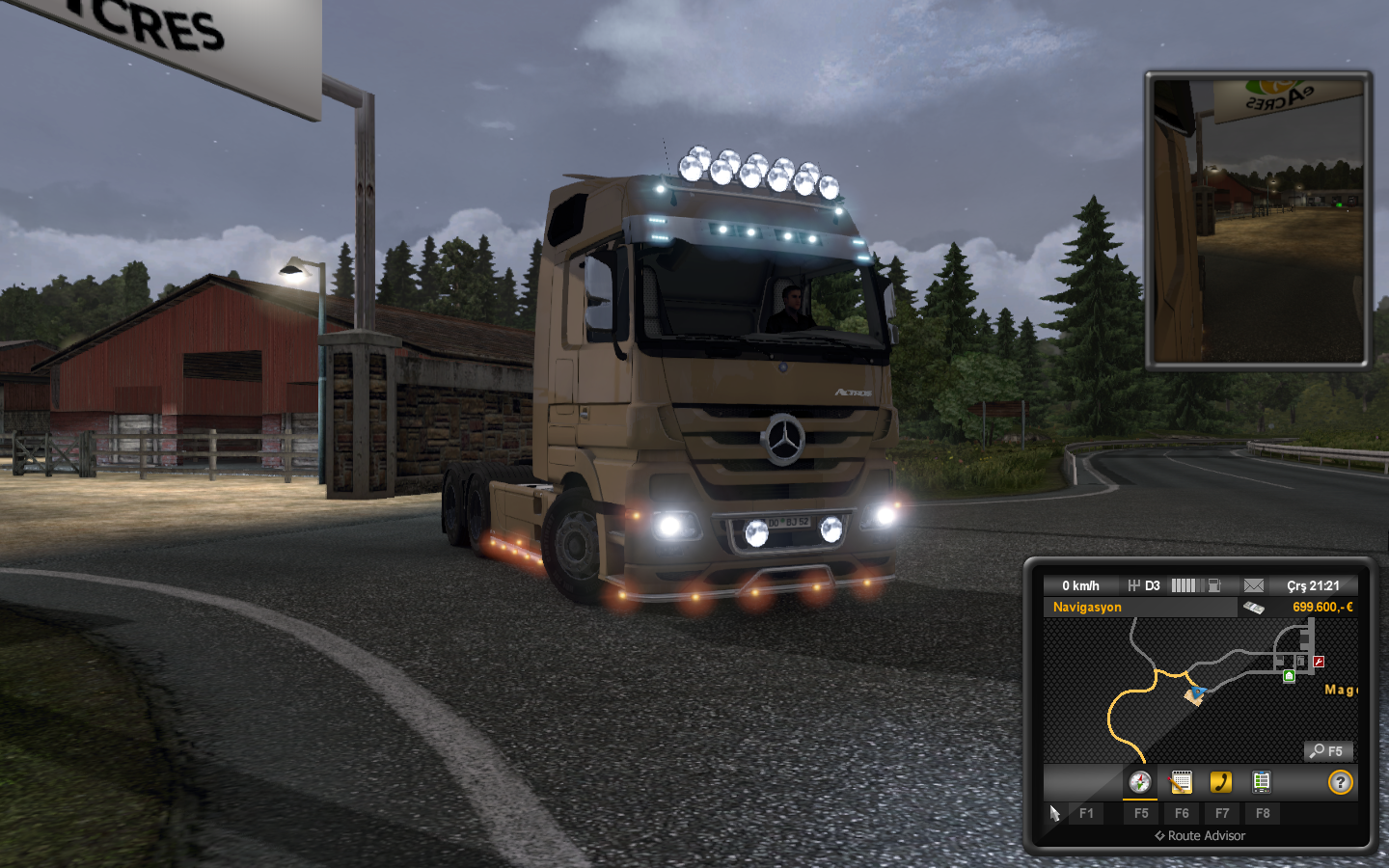Open the yellow phone assistance tab
Viewport: 1389px width, 868px height.
pyautogui.click(x=1221, y=782)
